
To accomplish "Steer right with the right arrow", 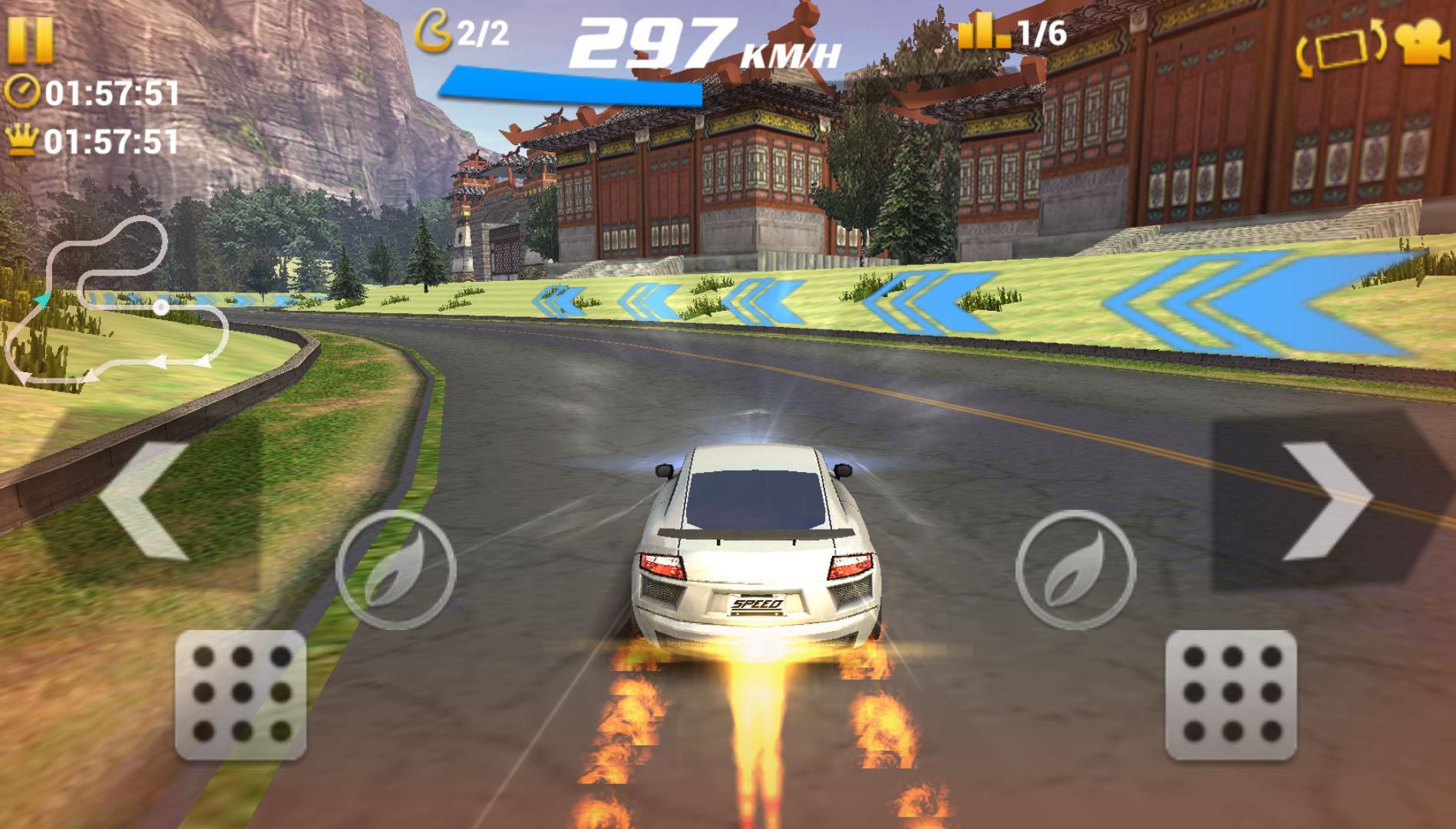I will tap(1328, 500).
